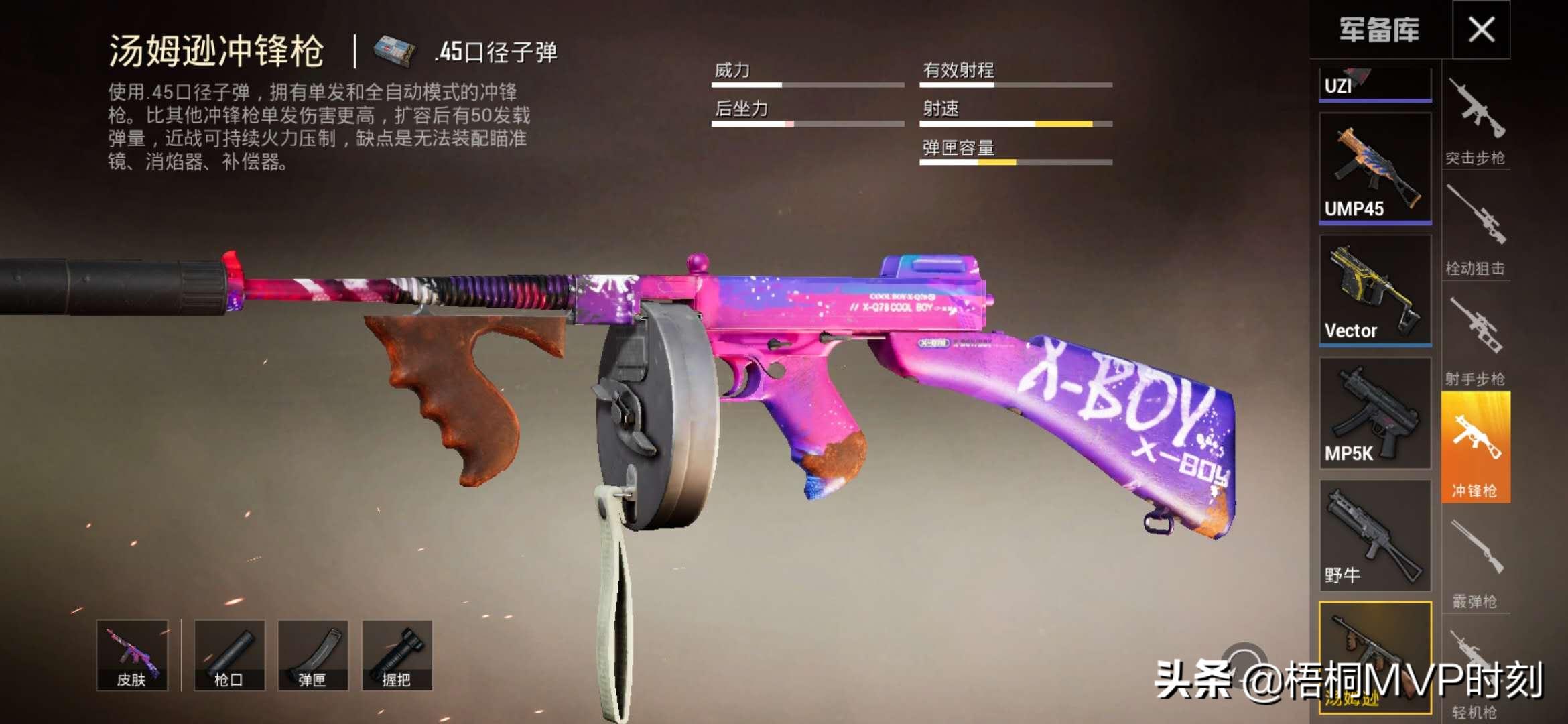
Task: Select the Vector submachine gun
Action: [1375, 290]
